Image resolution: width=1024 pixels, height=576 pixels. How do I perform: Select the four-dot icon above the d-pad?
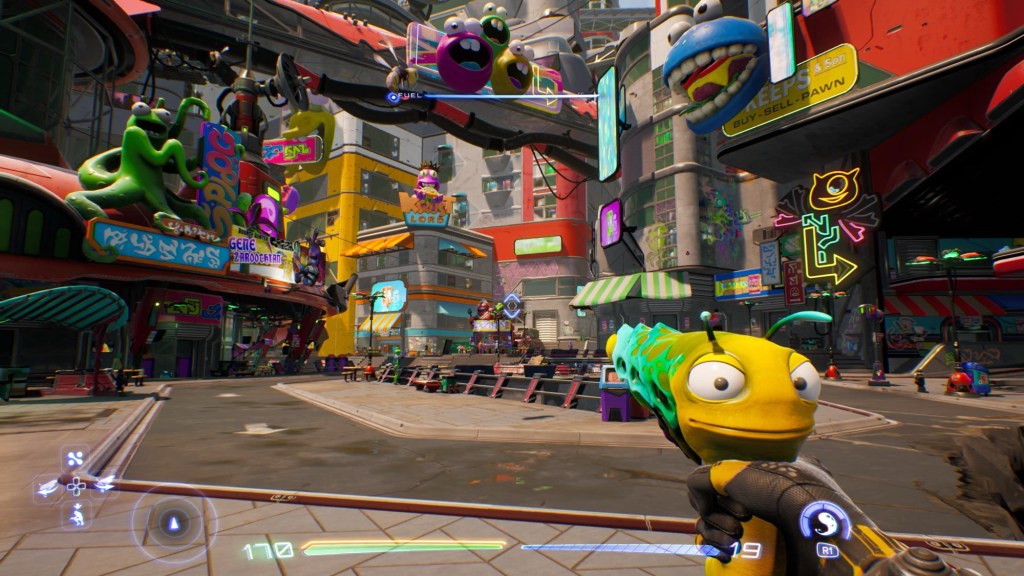(76, 460)
